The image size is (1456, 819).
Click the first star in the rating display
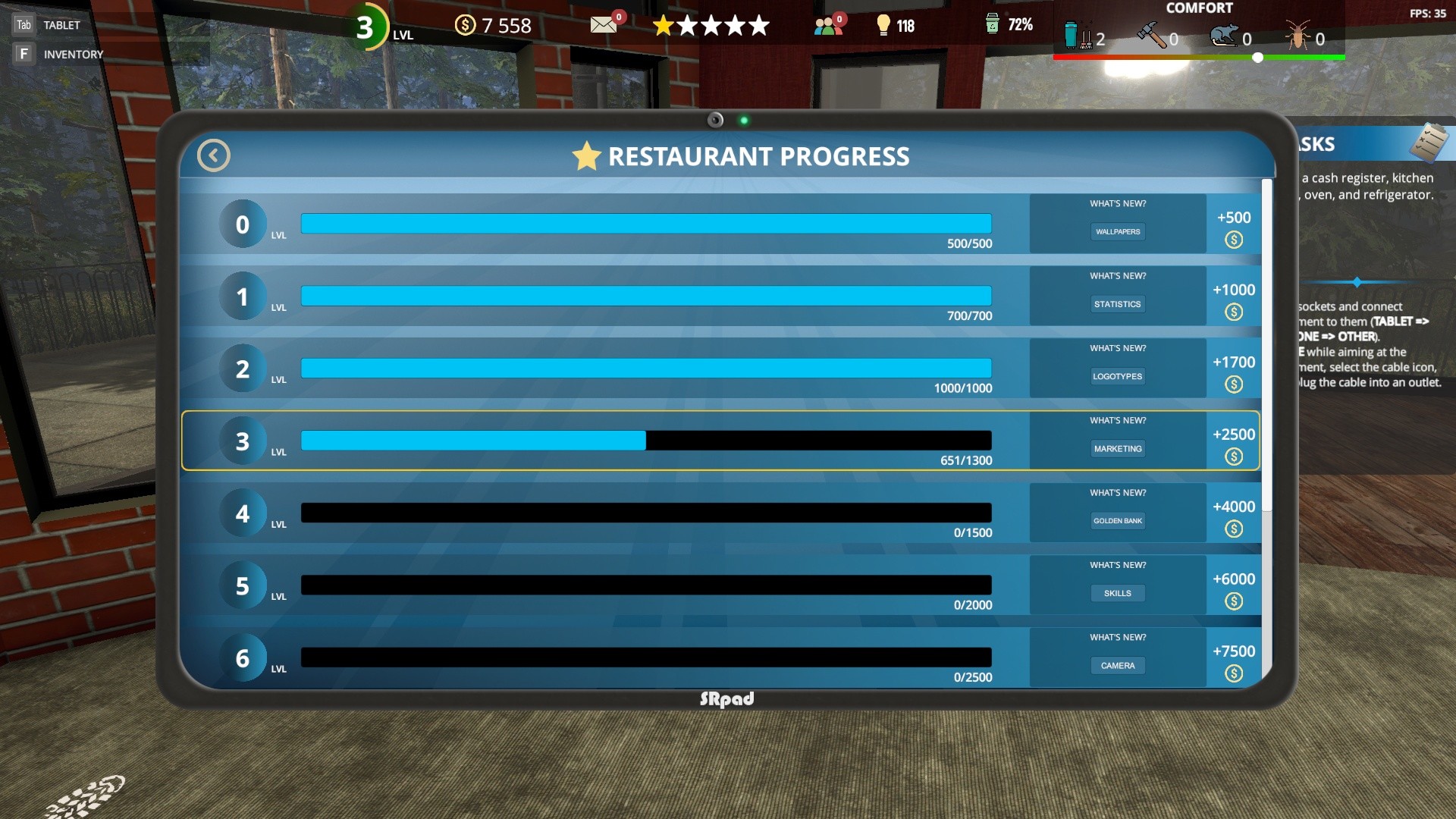(x=664, y=25)
